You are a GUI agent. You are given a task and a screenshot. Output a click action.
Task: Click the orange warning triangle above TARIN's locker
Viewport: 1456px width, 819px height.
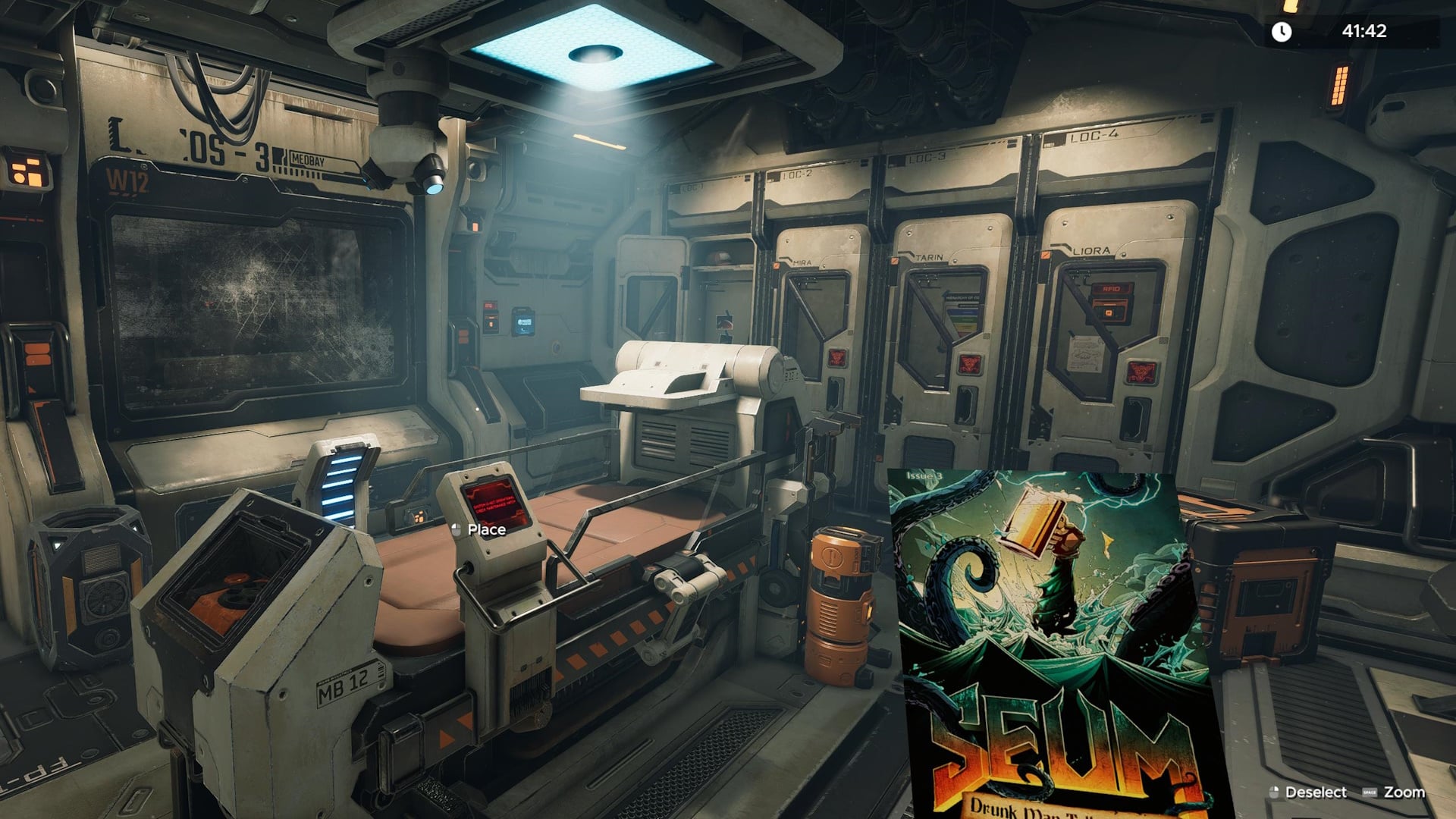coord(893,262)
